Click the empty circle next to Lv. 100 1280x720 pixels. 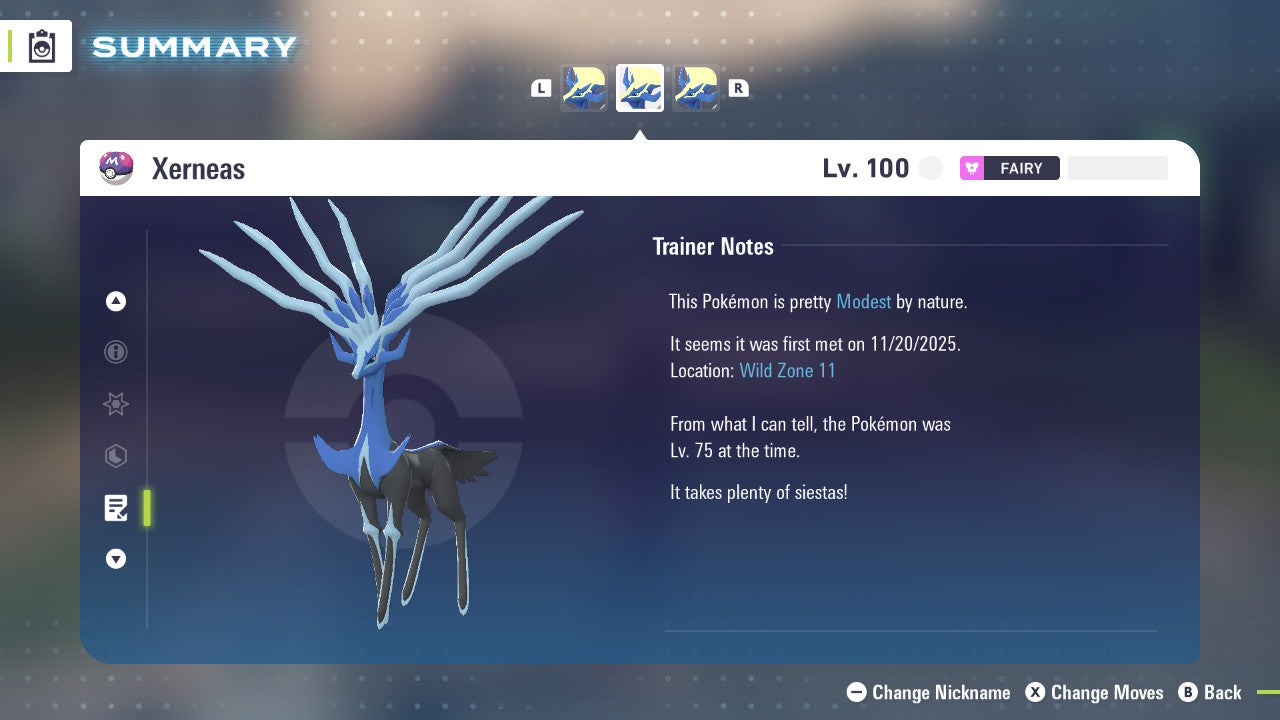931,168
